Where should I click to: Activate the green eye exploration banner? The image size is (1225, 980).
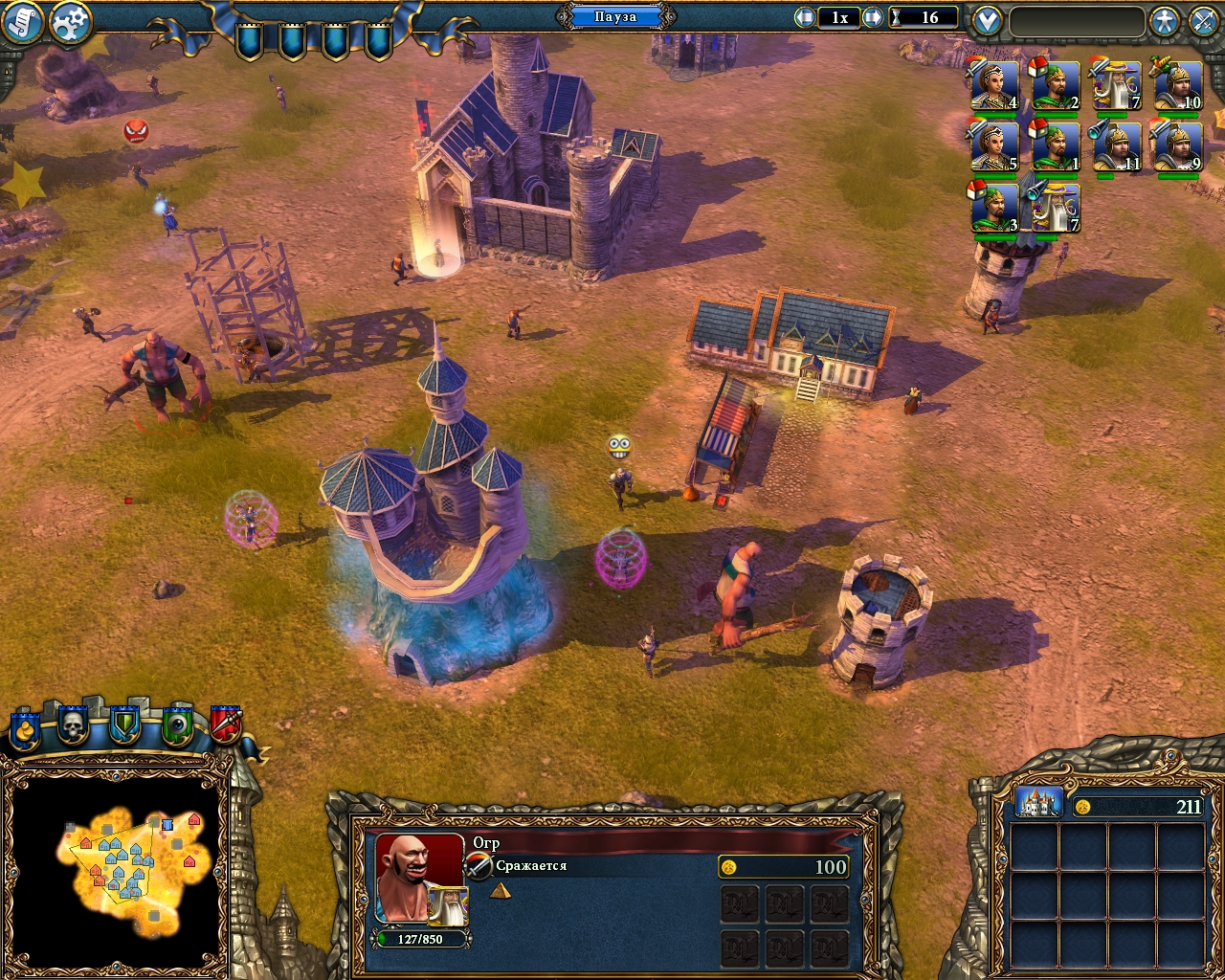tap(175, 725)
